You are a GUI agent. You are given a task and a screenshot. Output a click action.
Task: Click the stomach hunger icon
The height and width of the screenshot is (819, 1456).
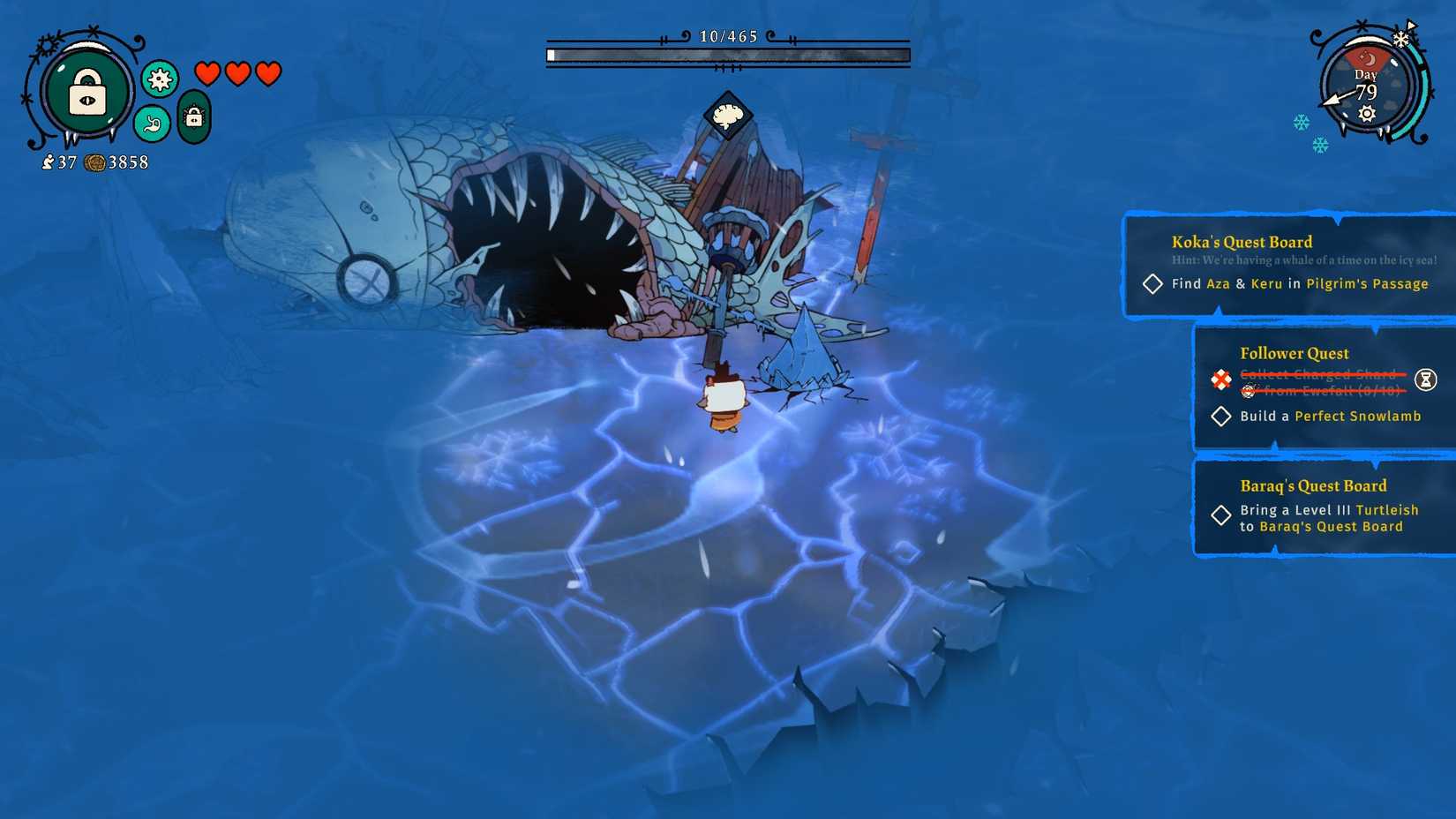pos(150,124)
